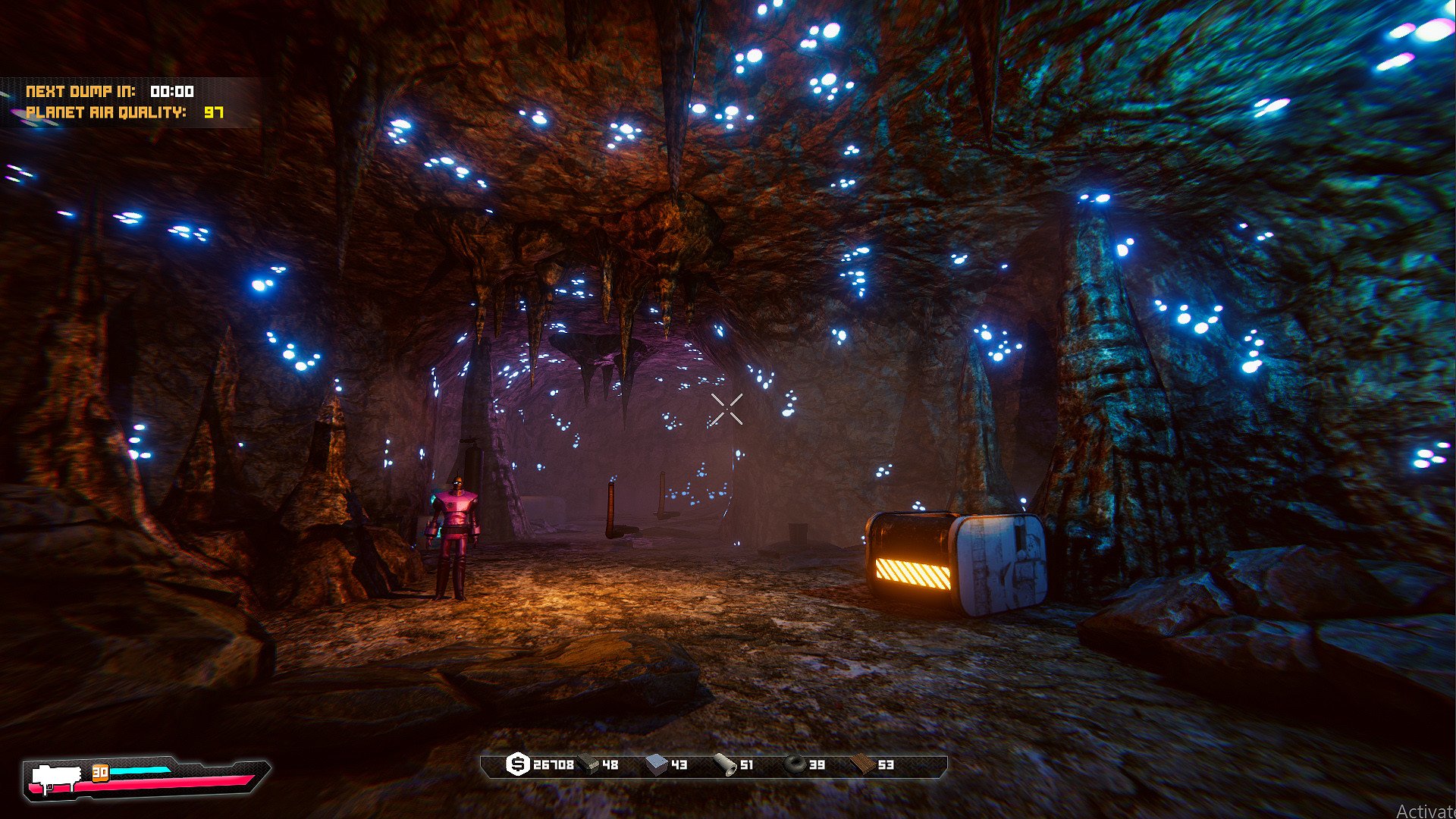
Task: Select the light blue metal cube resource
Action: 657,764
